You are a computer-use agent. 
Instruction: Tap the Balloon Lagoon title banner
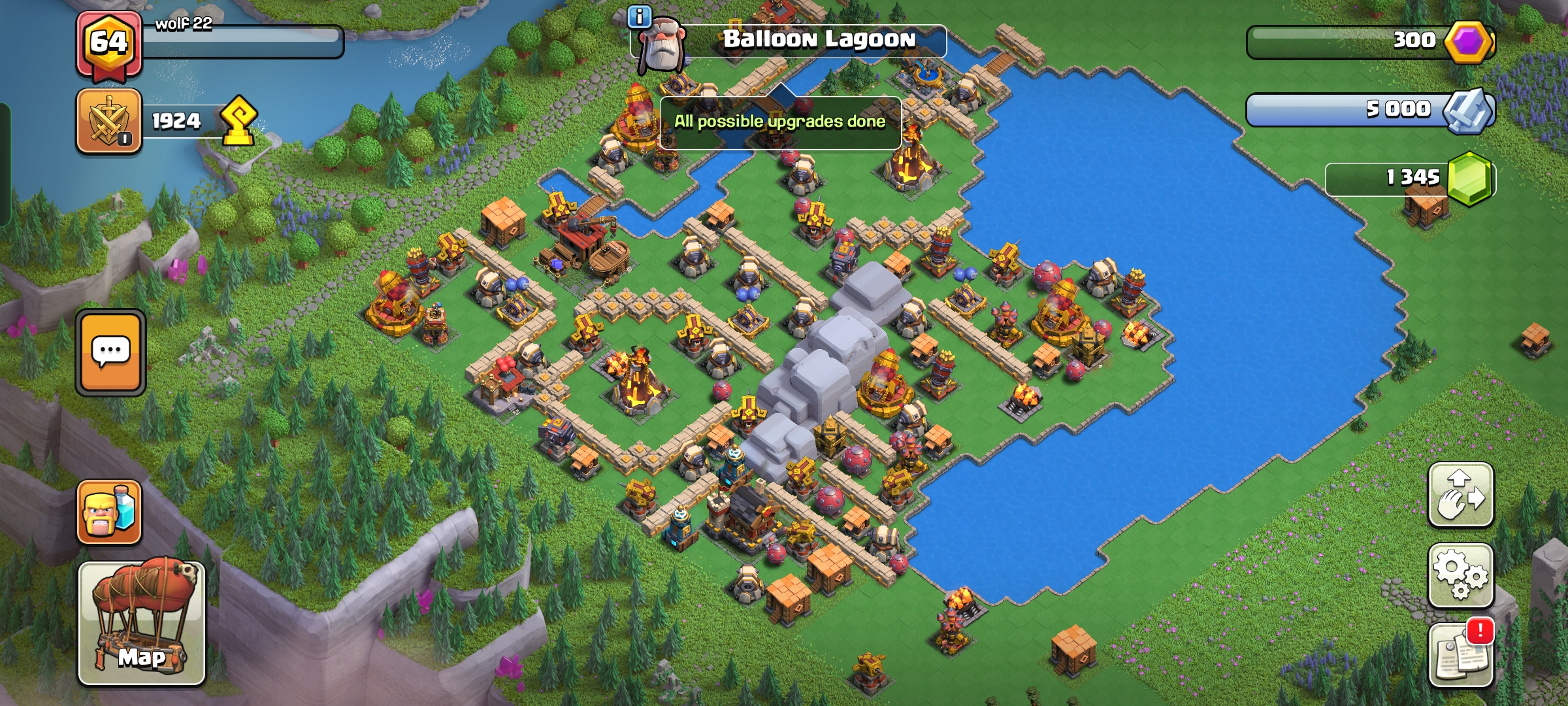click(x=818, y=40)
